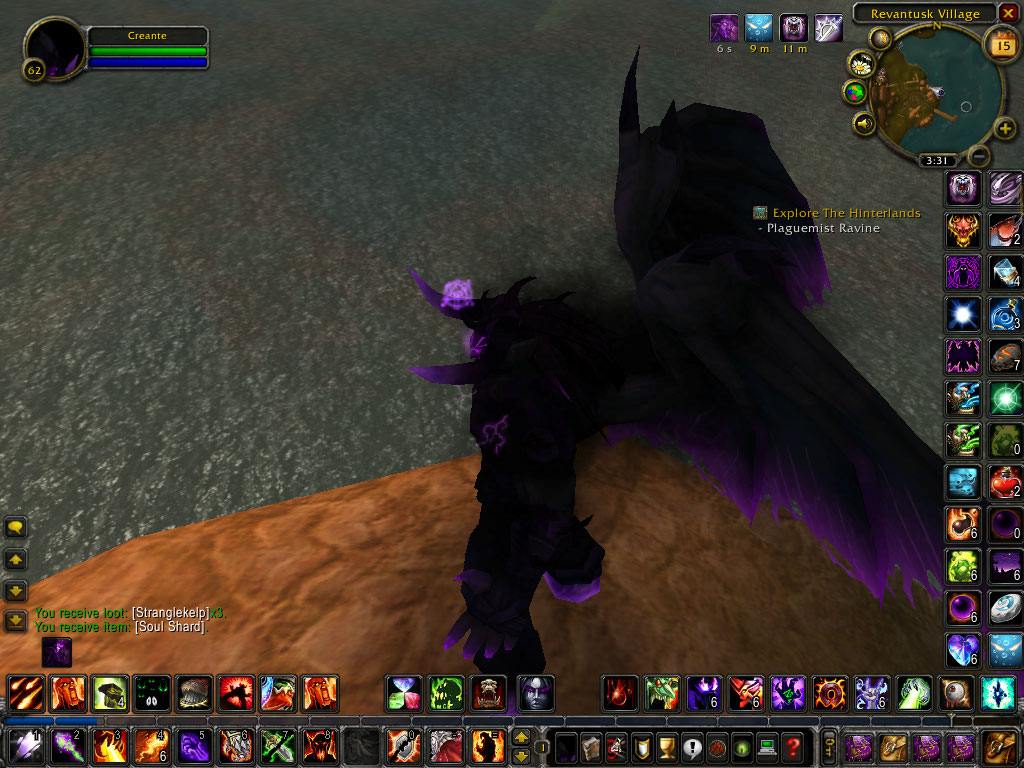This screenshot has height=768, width=1024.
Task: Open the quest log exclamation mark button
Action: (x=693, y=746)
